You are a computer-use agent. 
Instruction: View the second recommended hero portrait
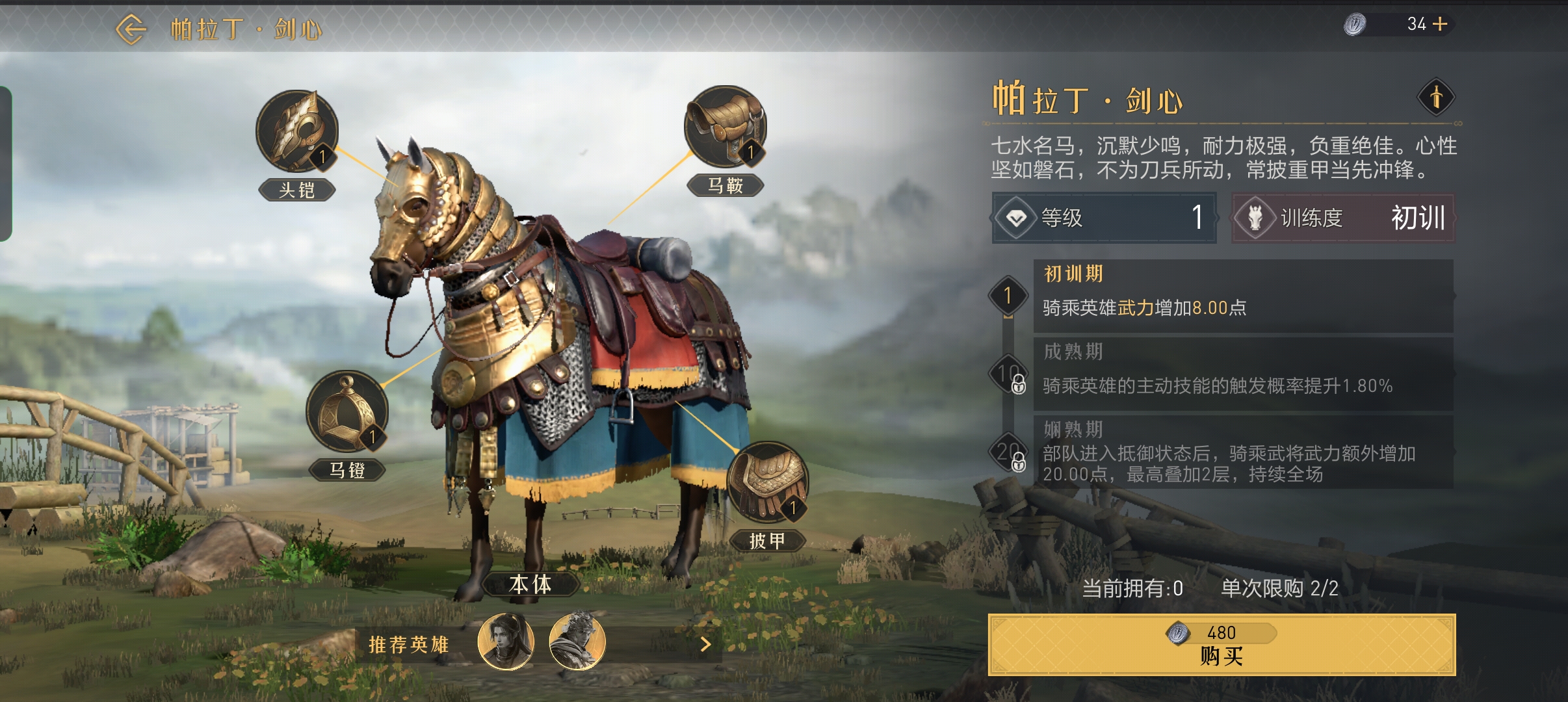pyautogui.click(x=577, y=642)
